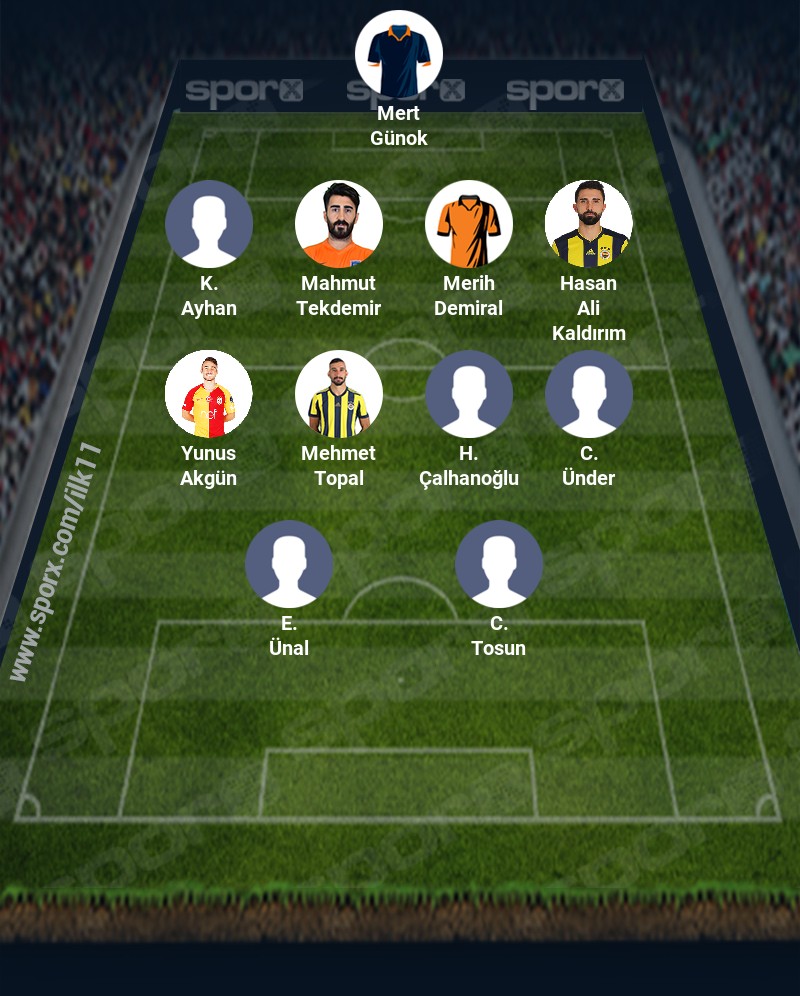Pick Hasan Ali Kaldırım's portrait
800x996 pixels.
589,224
